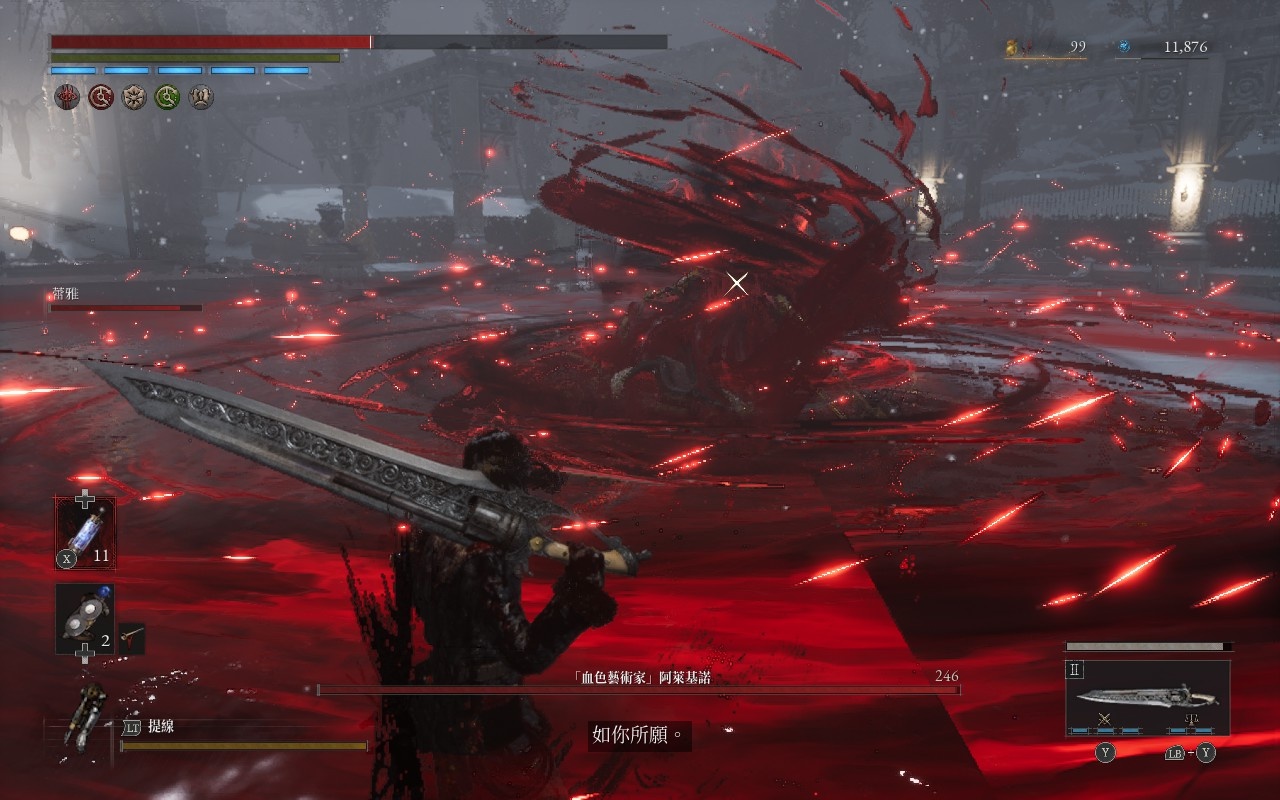Inspect the grey fists buff icon
This screenshot has height=800, width=1280.
201,97
